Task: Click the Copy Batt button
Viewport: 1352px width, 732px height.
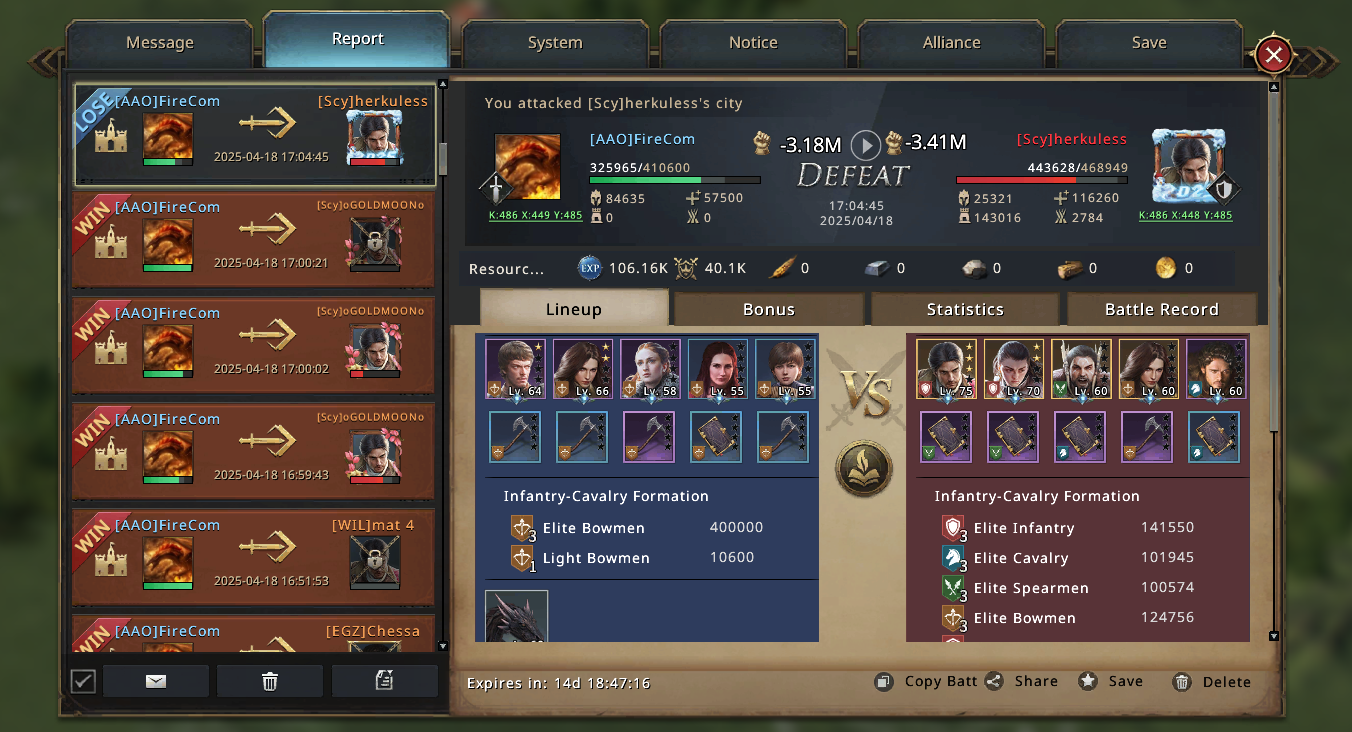Action: pos(926,681)
